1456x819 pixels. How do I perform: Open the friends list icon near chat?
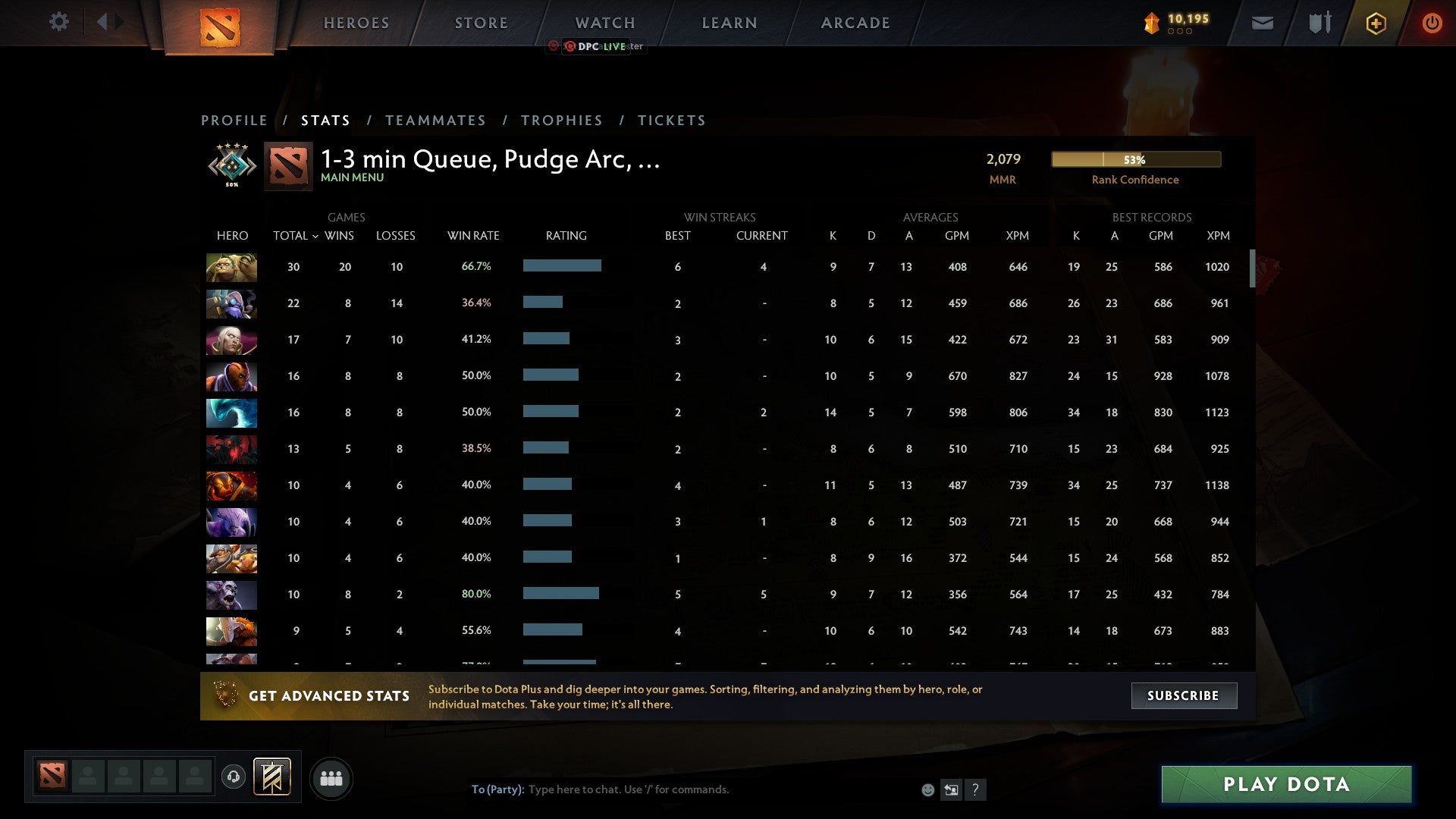click(331, 777)
